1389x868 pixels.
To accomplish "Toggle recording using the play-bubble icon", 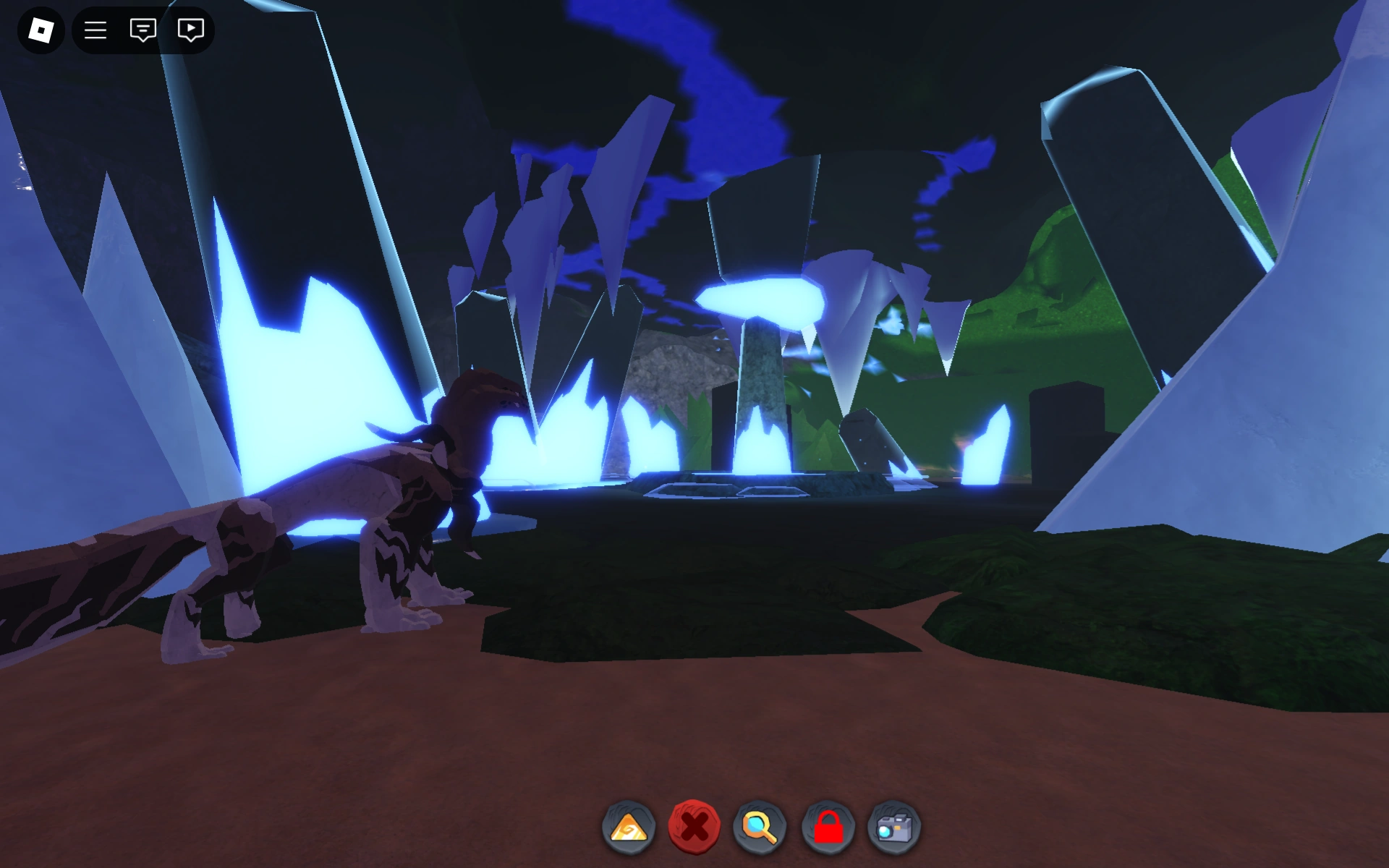I will 190,30.
